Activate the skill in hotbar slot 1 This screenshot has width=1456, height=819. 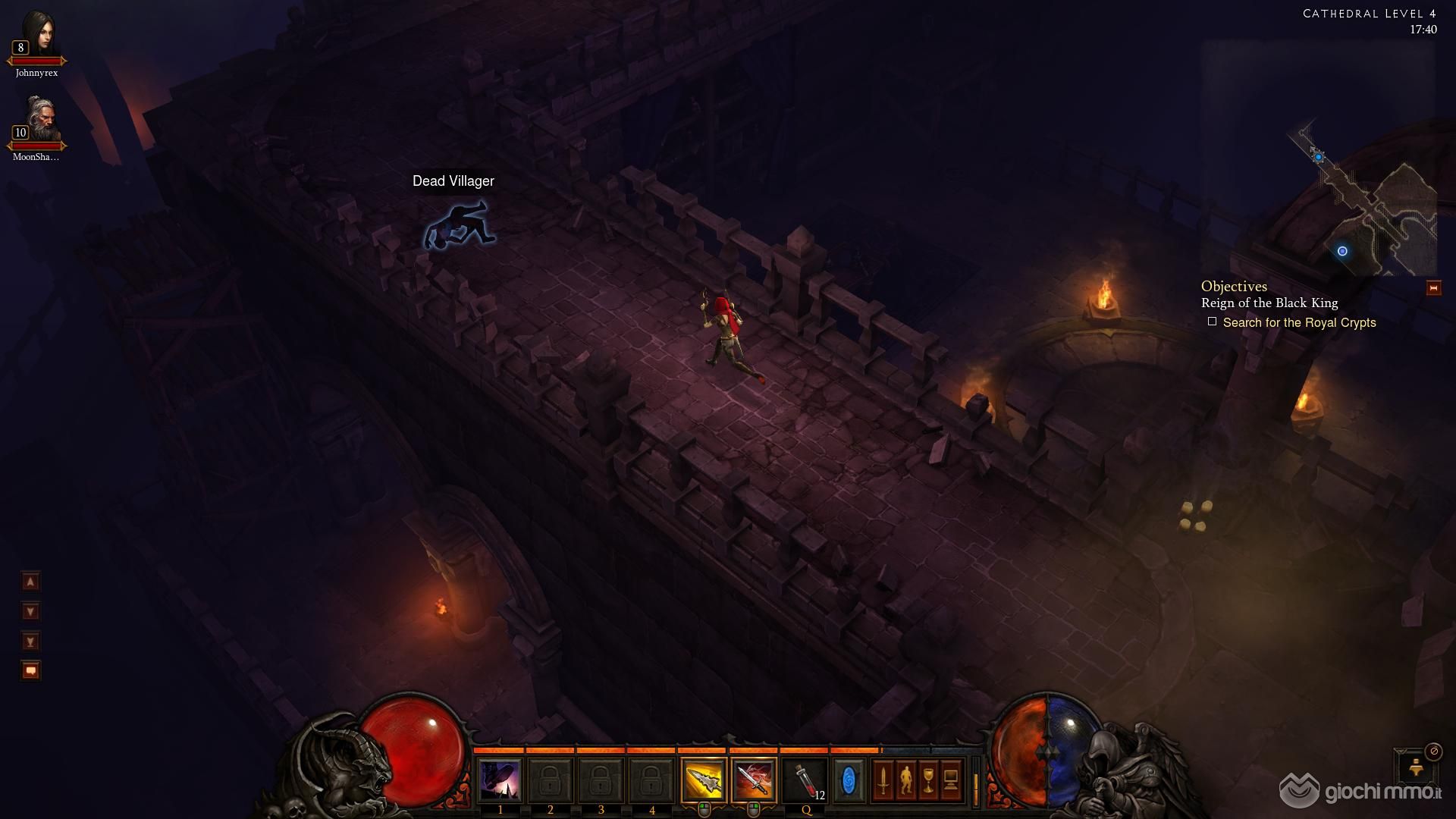coord(500,780)
